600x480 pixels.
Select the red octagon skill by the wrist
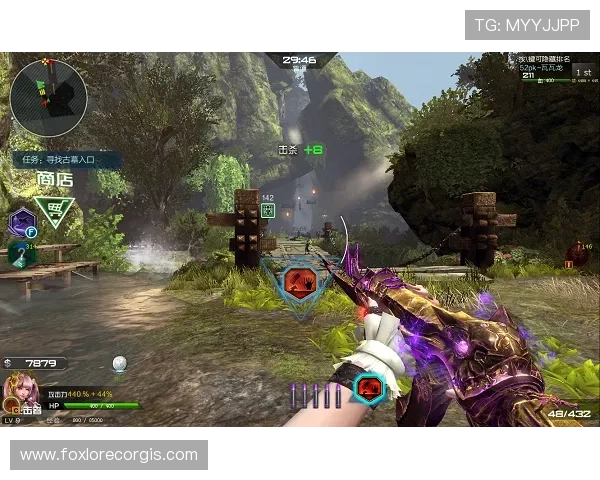pos(370,388)
